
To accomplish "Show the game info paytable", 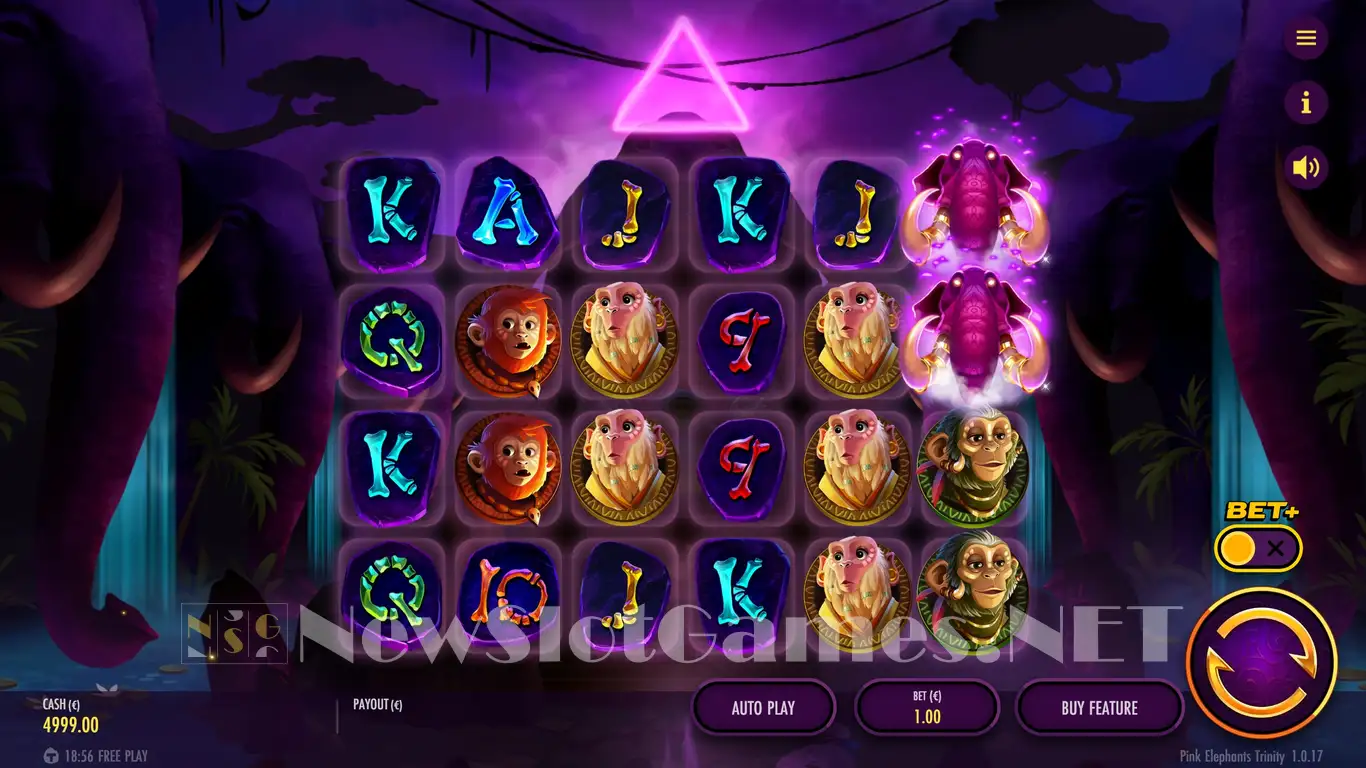I will click(x=1305, y=102).
